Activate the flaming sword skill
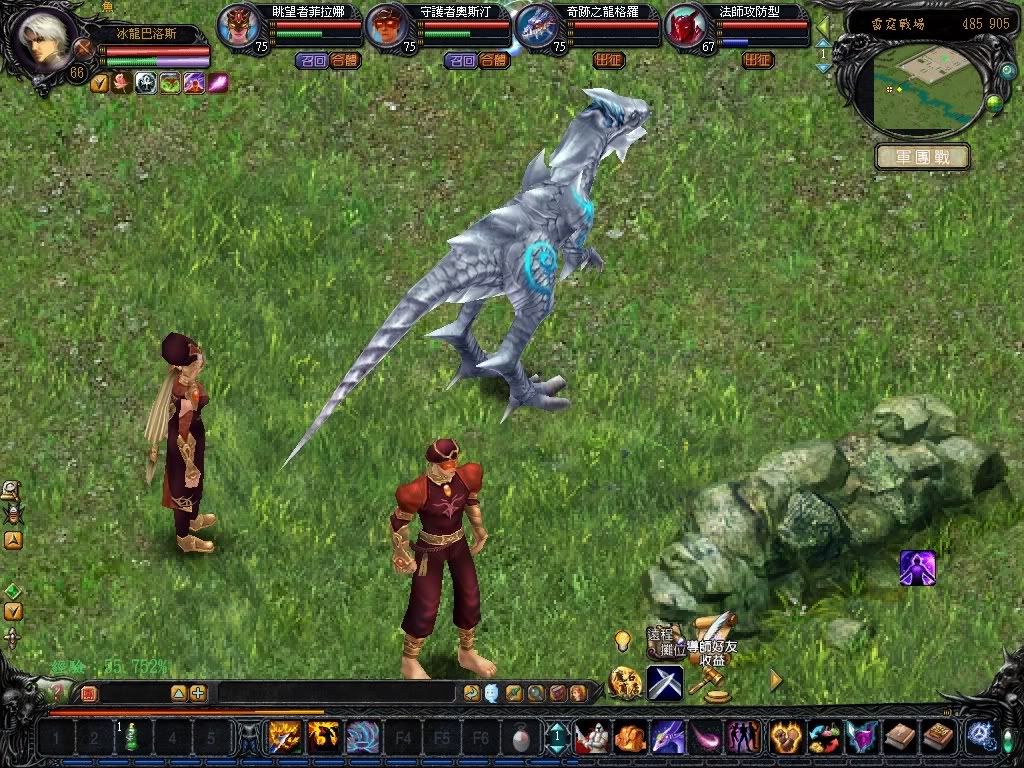 point(285,738)
